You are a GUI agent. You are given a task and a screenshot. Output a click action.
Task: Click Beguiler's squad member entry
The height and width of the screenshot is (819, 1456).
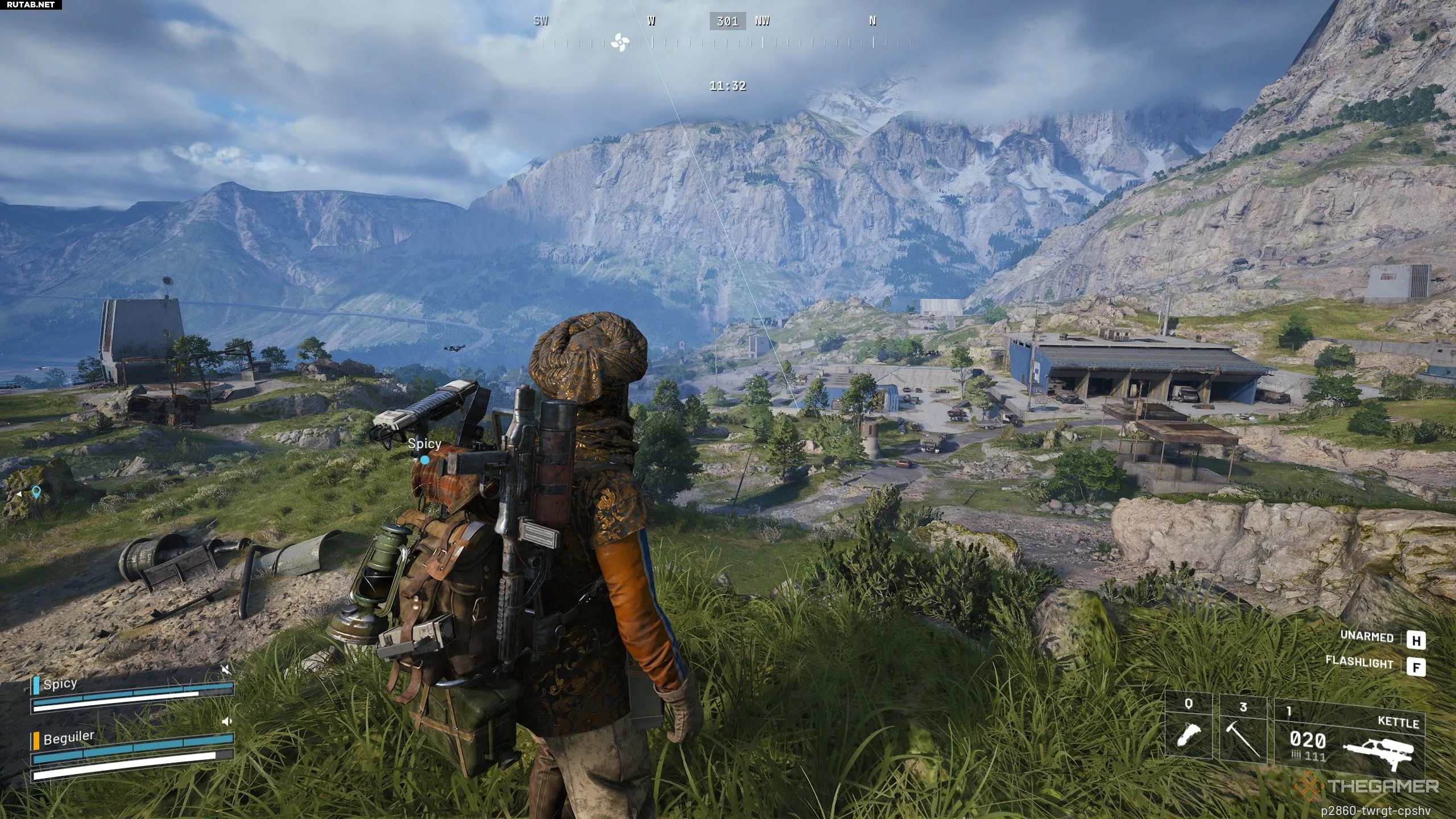[68, 738]
